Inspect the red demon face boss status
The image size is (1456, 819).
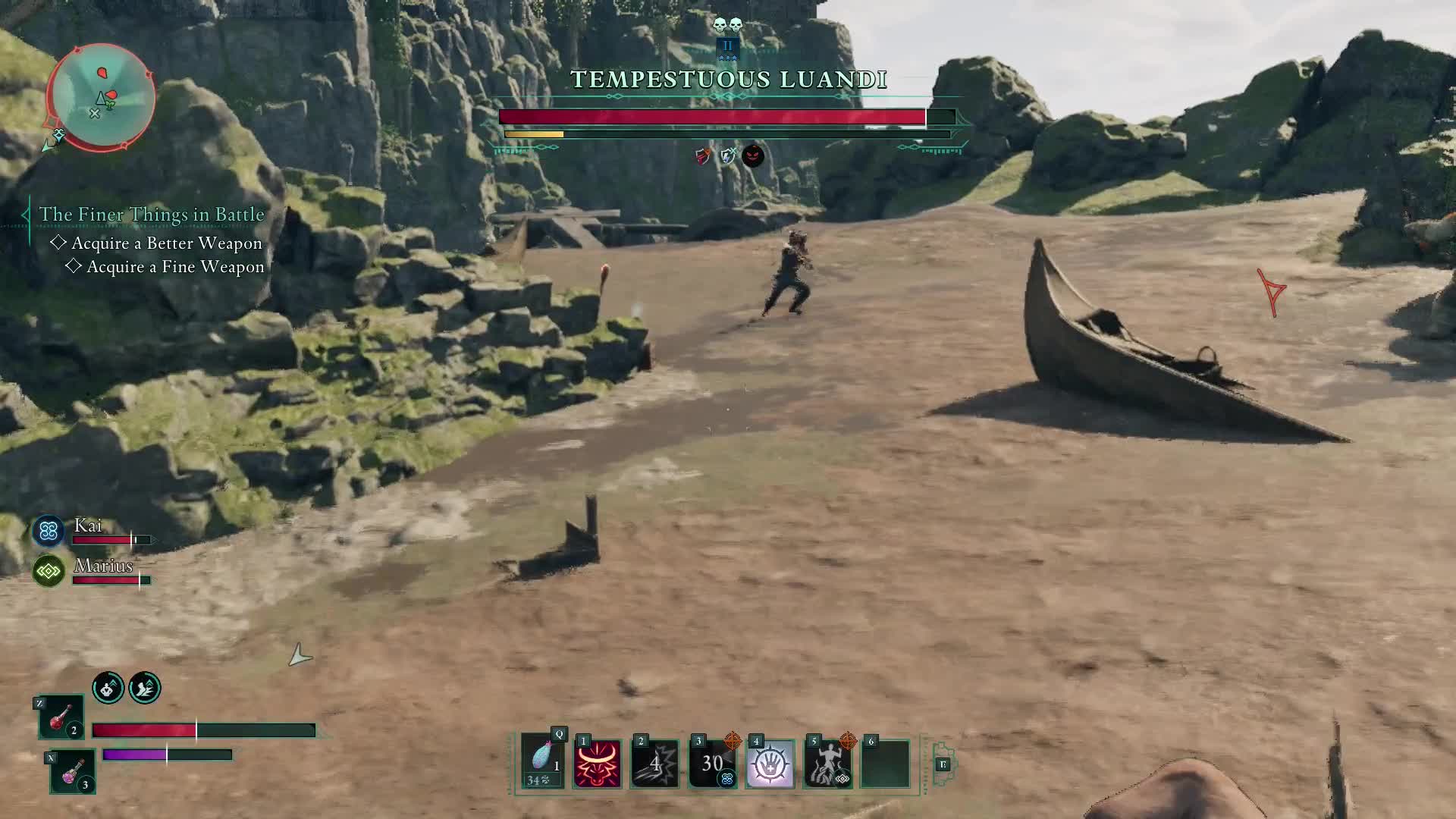tap(753, 156)
